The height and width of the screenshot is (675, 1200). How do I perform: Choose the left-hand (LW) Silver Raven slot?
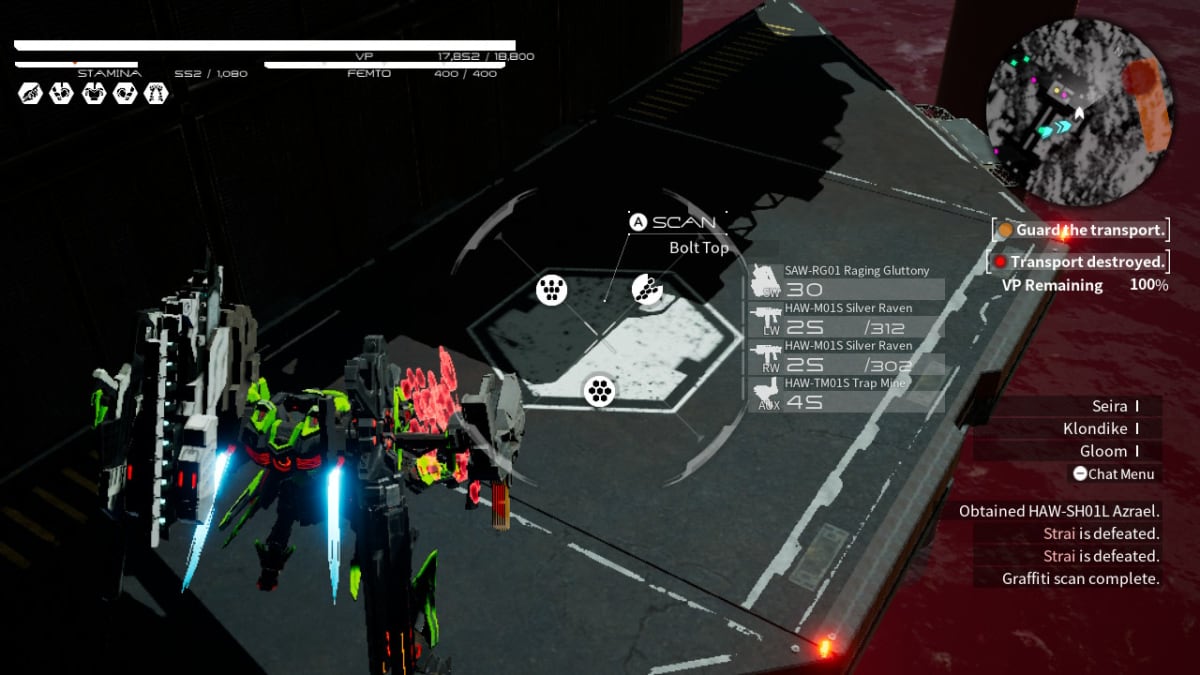846,321
